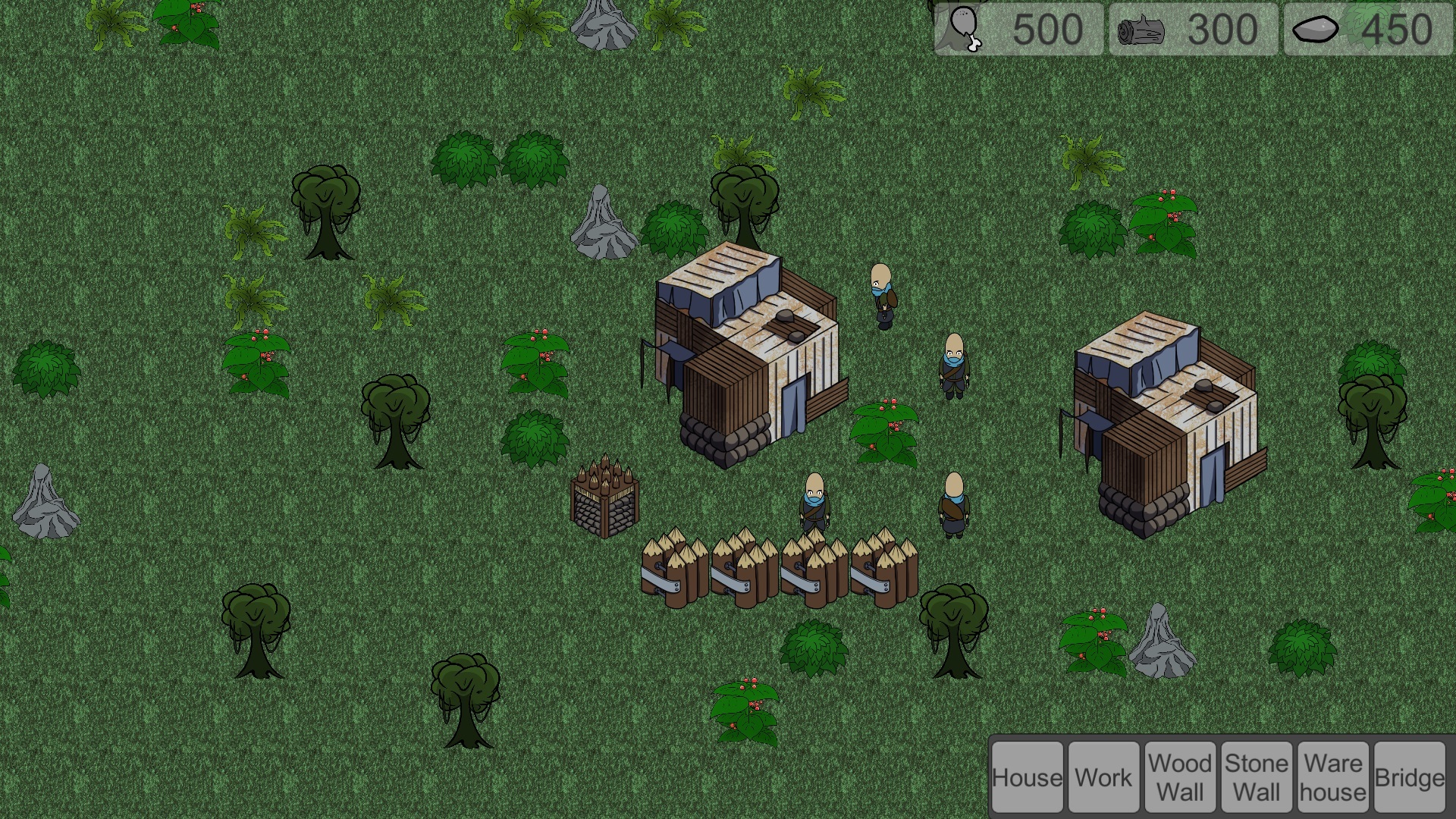
Task: Select the Warehouse build button
Action: 1332,777
